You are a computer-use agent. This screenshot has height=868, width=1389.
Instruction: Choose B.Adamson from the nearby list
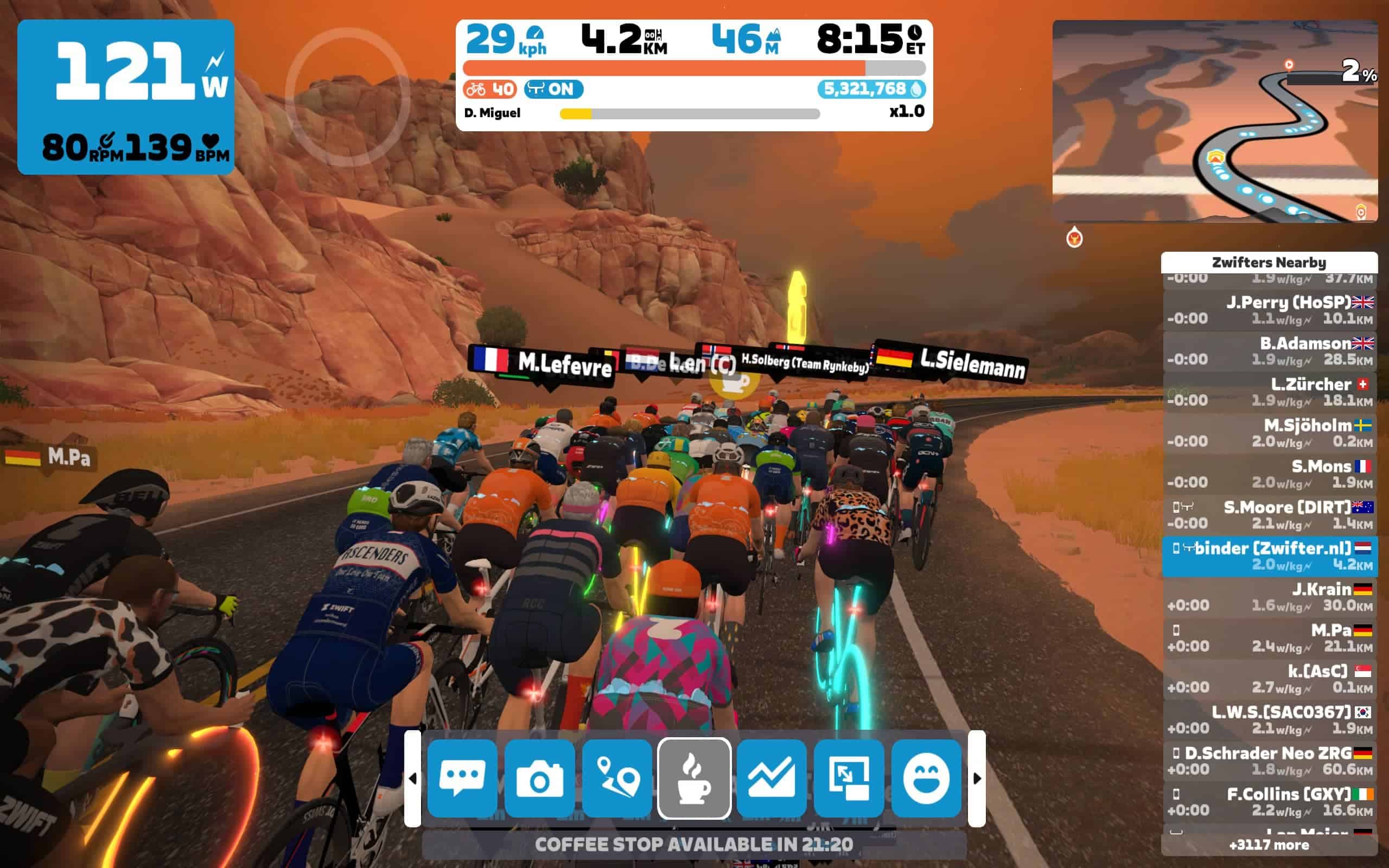click(1270, 352)
